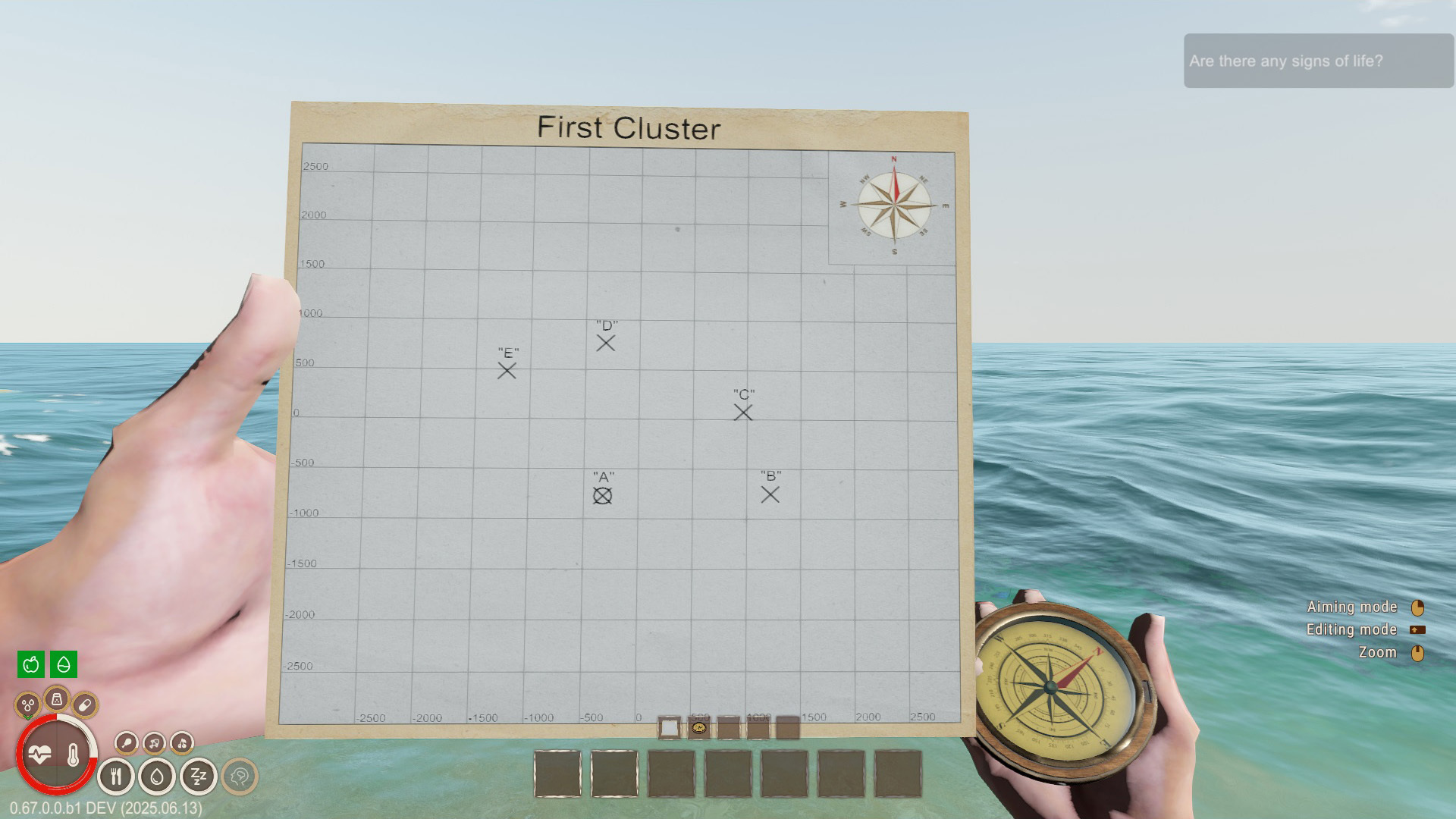Toggle the sweat droplets buff with green check
This screenshot has height=819, width=1456.
(x=27, y=704)
